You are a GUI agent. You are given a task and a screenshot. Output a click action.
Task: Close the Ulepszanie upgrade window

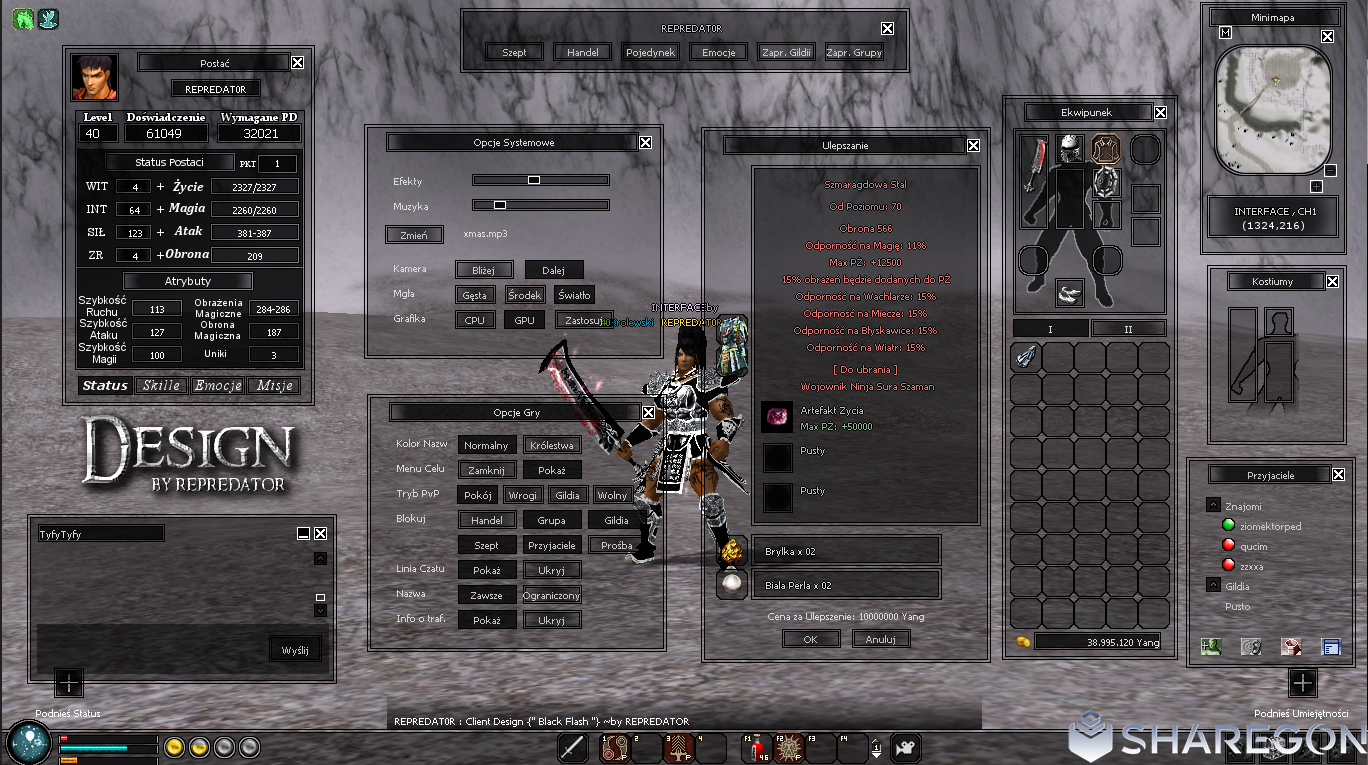coord(973,145)
